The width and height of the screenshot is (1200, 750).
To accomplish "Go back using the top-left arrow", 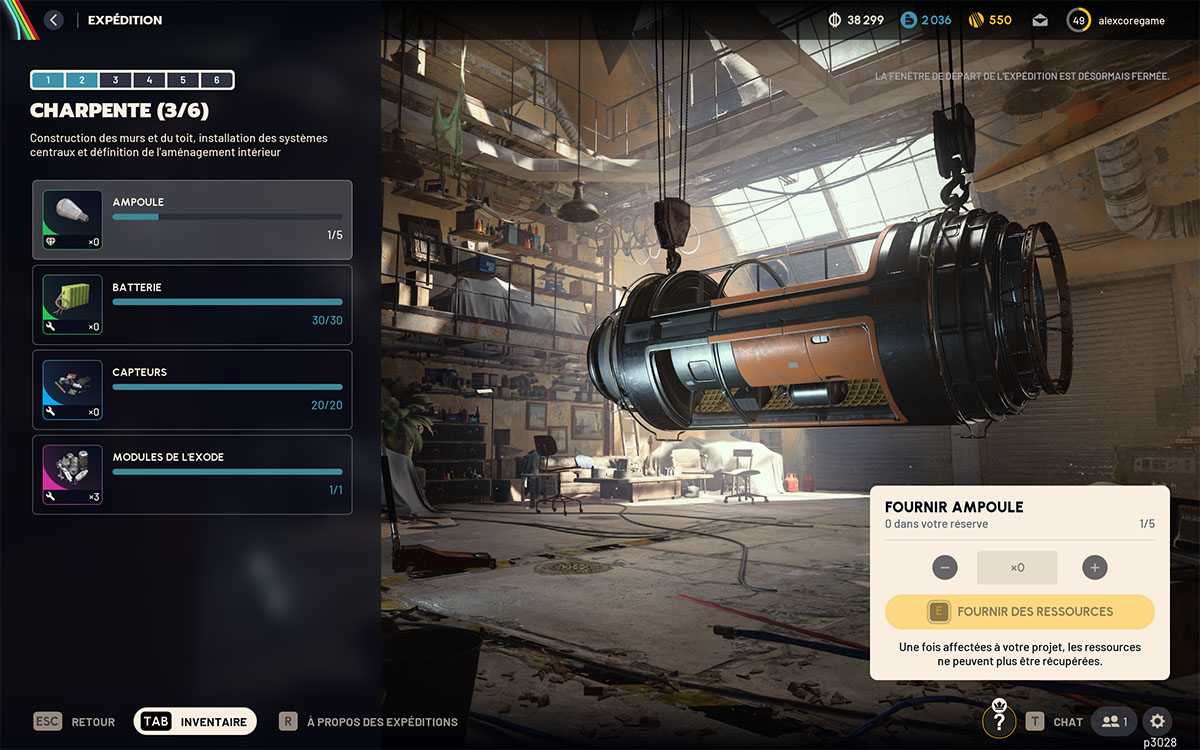I will coord(54,20).
